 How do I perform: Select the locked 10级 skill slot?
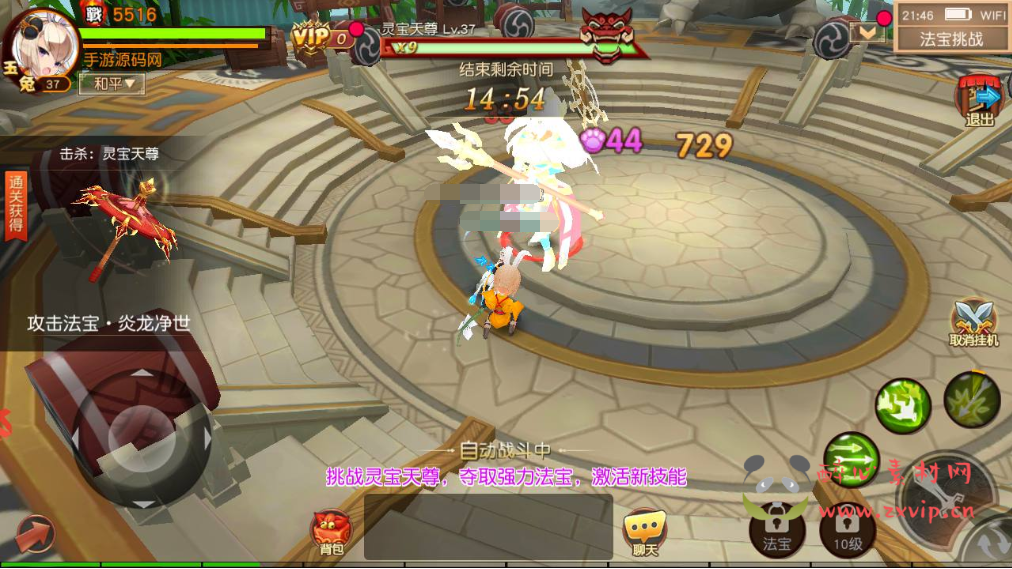[847, 527]
